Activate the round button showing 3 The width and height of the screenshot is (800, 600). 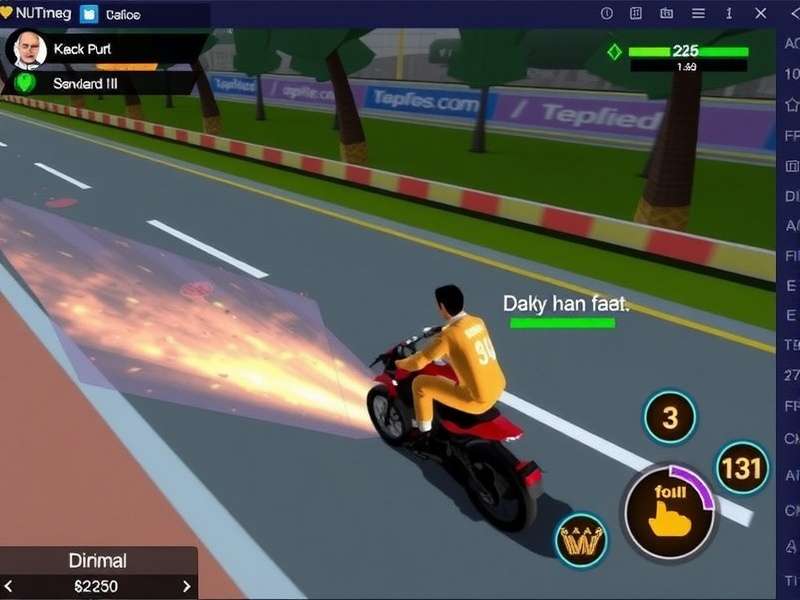coord(669,417)
